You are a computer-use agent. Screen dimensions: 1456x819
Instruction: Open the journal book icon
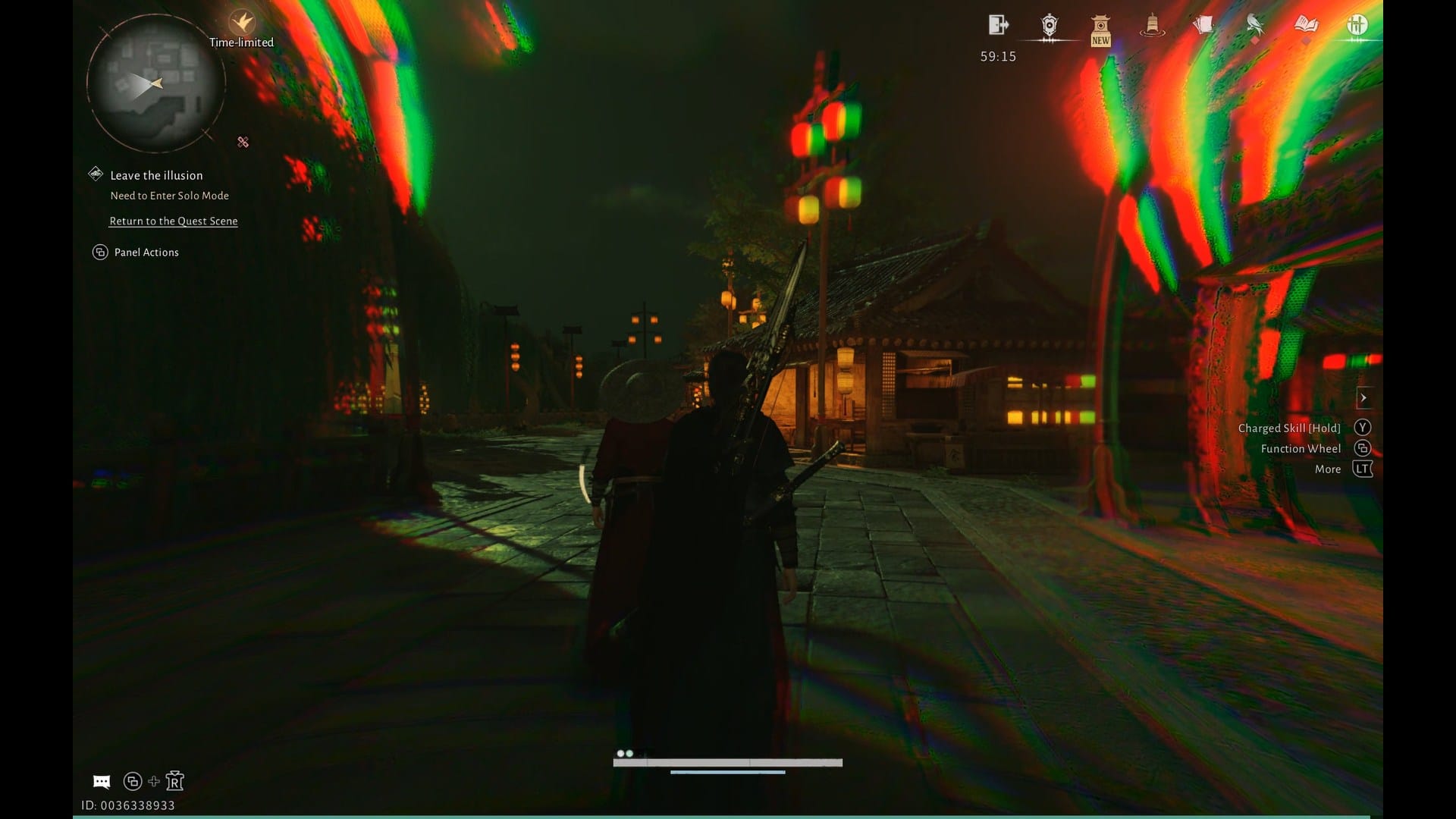(1304, 25)
